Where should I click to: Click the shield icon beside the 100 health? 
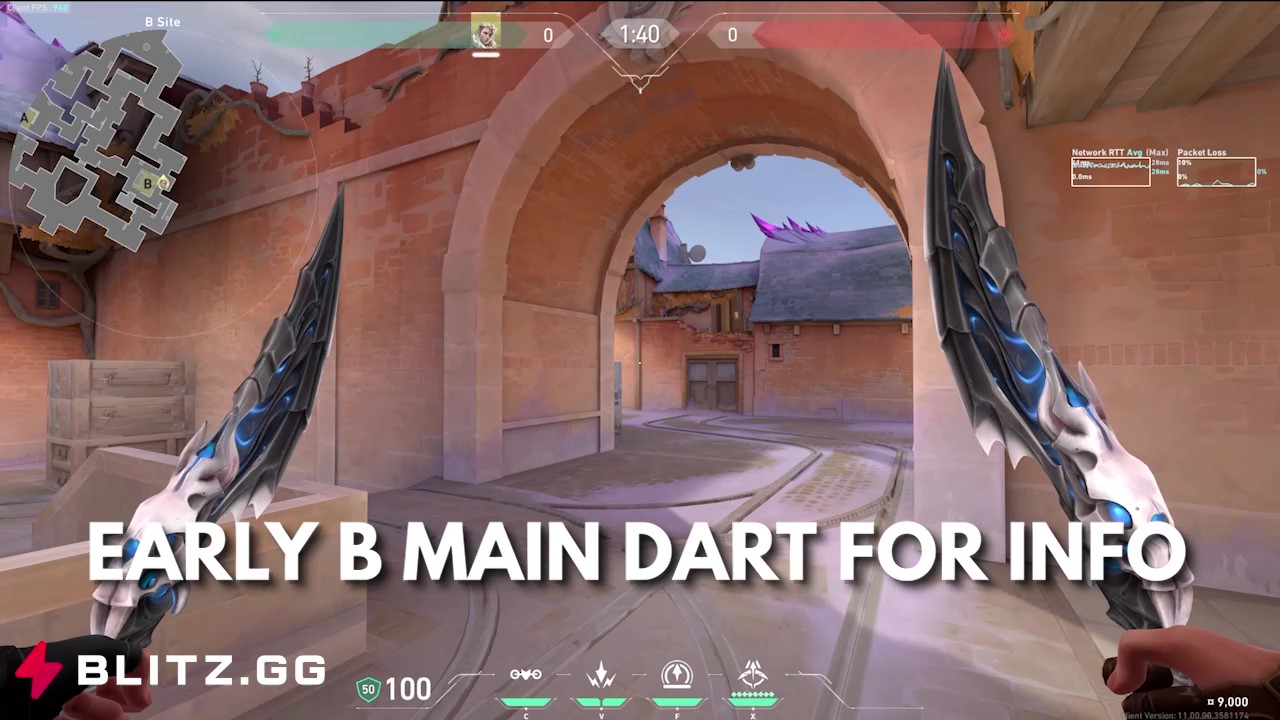tap(367, 688)
